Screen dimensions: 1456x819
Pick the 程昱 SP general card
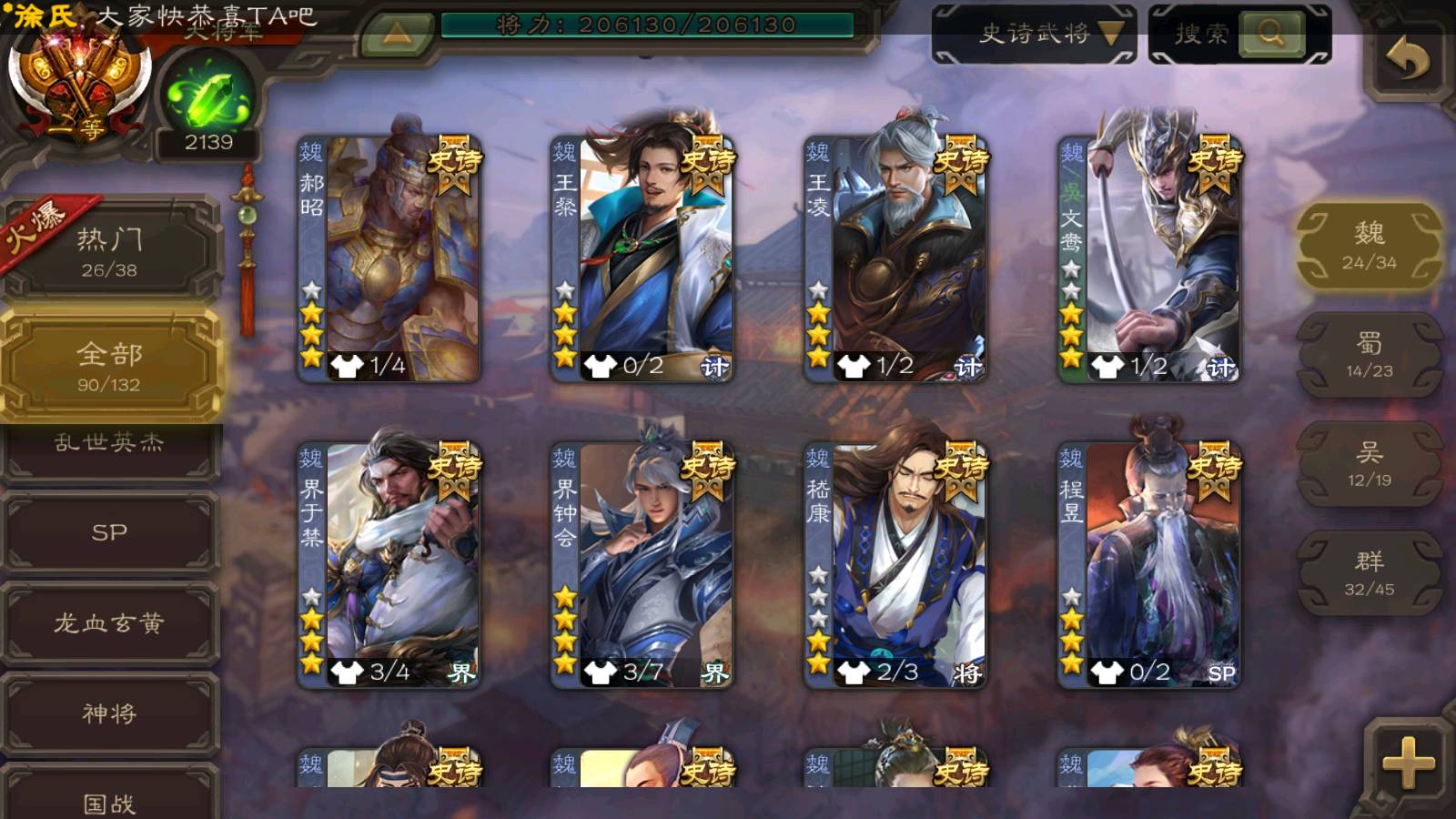point(1149,564)
